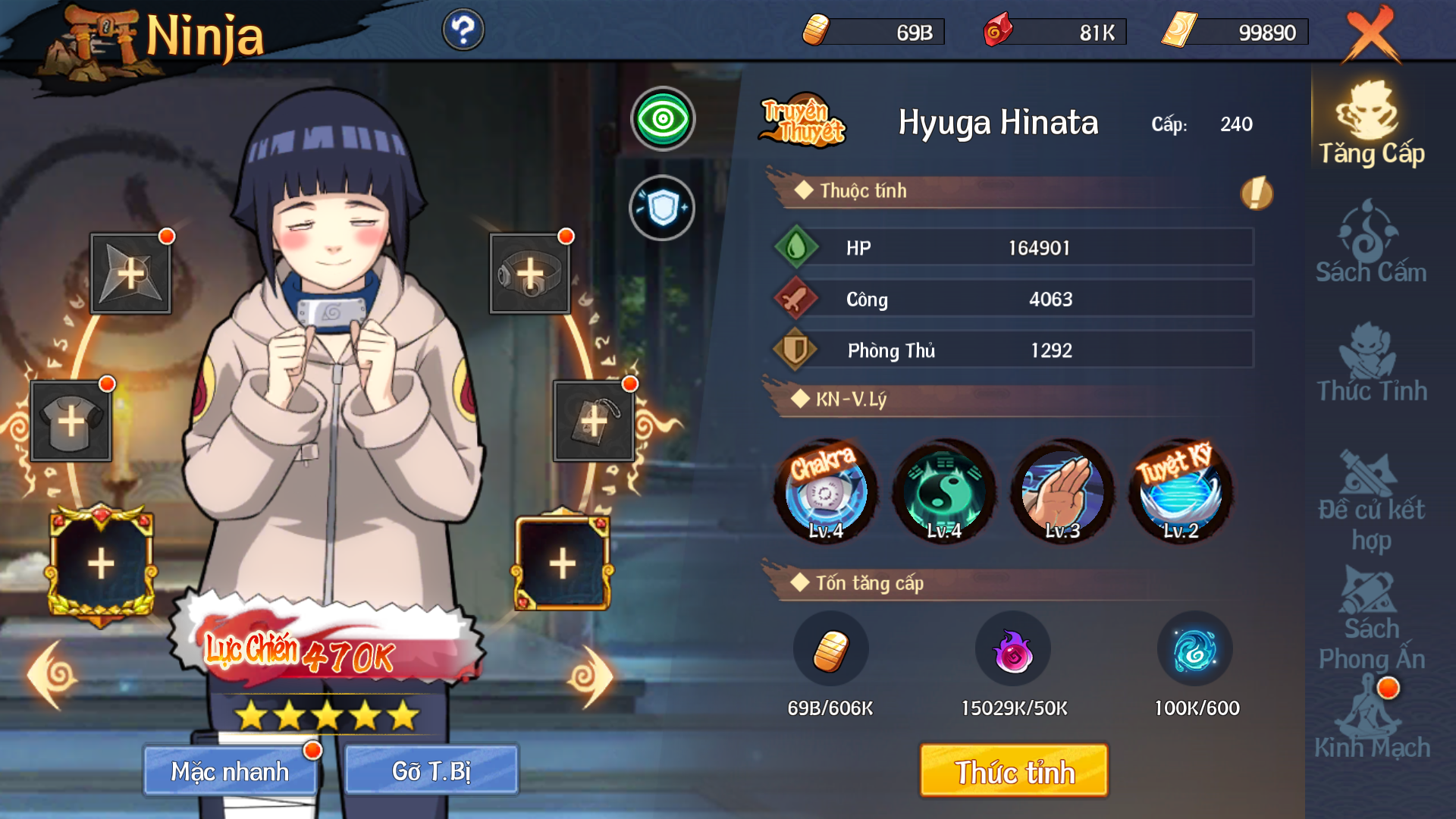1456x819 pixels.
Task: Select the Thức Tỉnh side tab
Action: pyautogui.click(x=1371, y=362)
